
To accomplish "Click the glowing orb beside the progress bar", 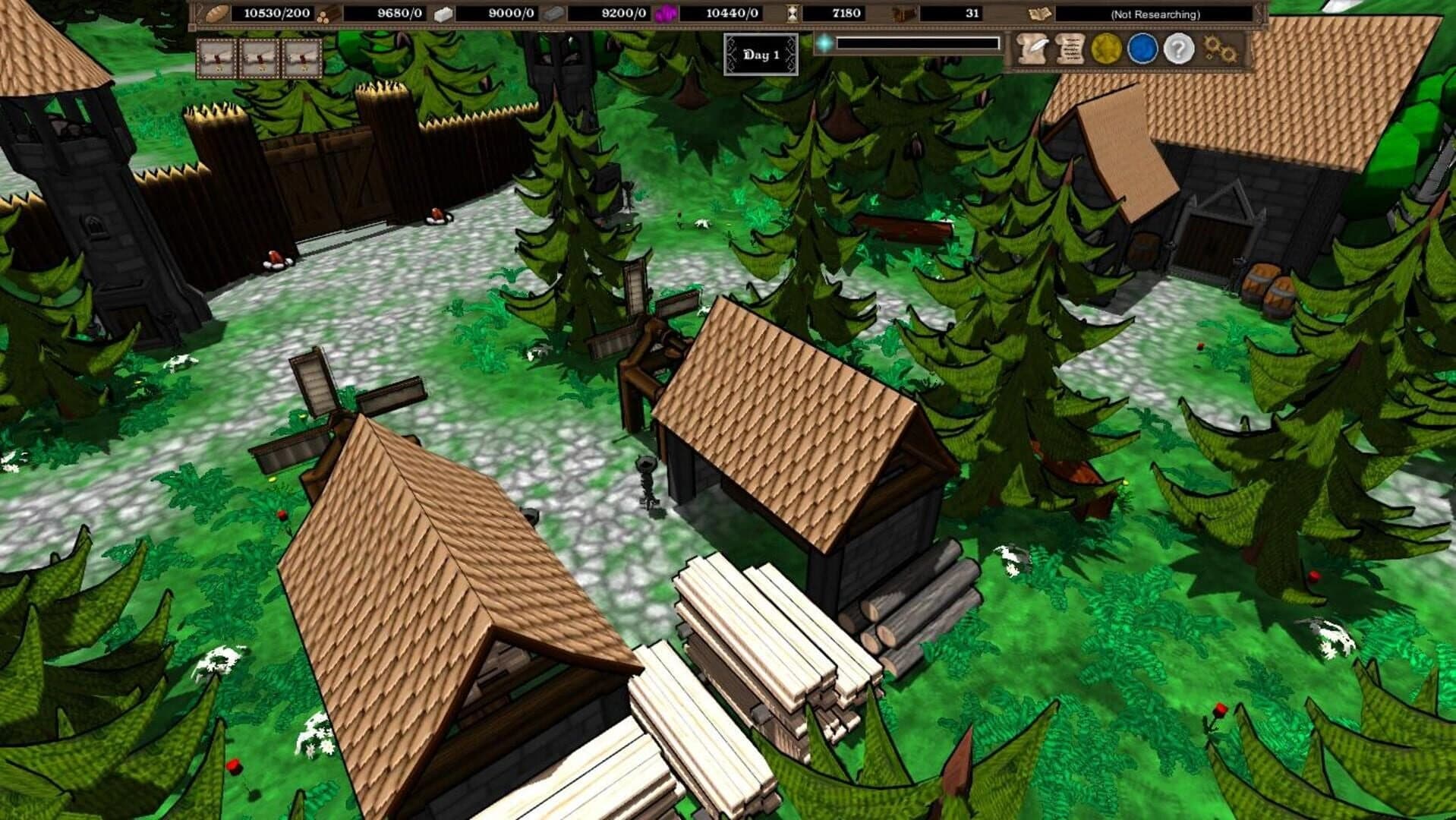I will (823, 43).
